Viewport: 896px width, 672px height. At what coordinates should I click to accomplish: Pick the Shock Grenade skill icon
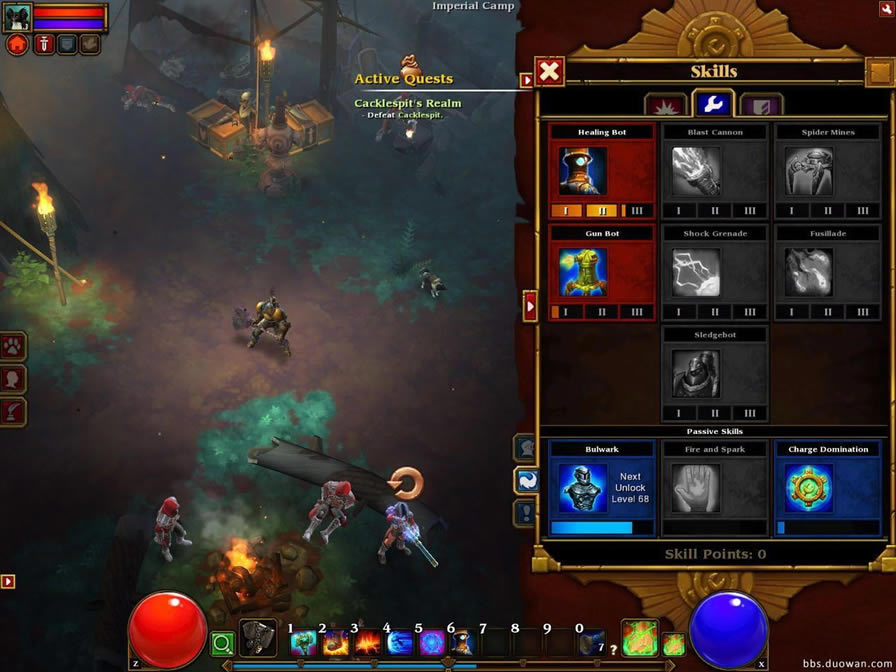(695, 272)
